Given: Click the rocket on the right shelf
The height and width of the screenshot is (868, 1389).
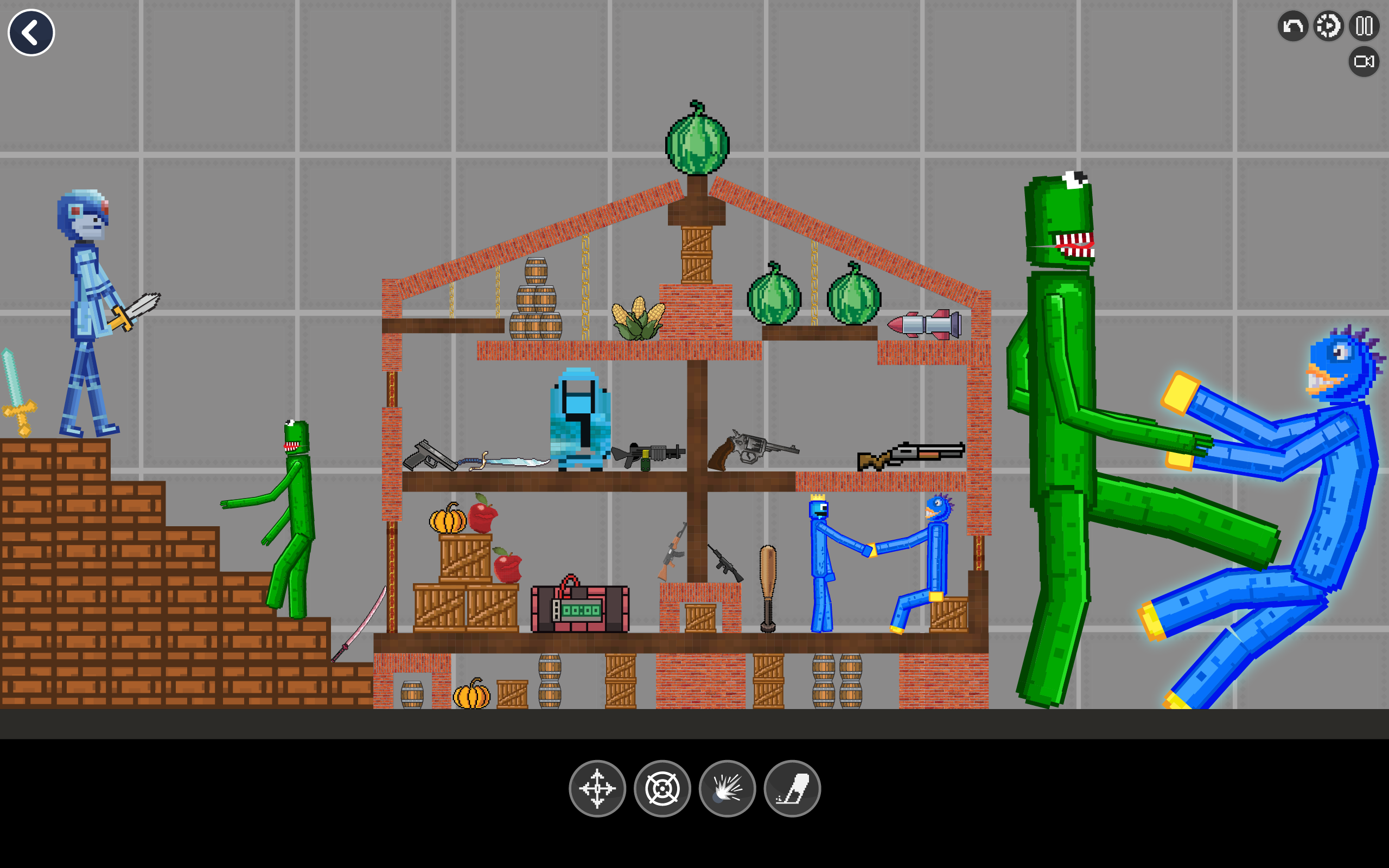Looking at the screenshot, I should (924, 324).
